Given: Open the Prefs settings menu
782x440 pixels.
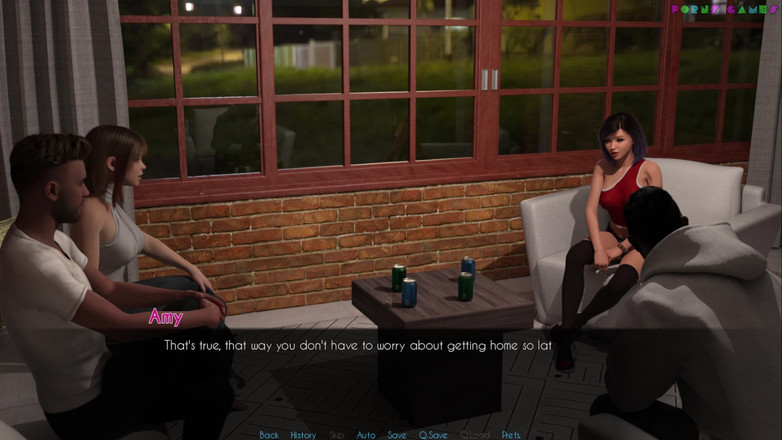Looking at the screenshot, I should 511,435.
